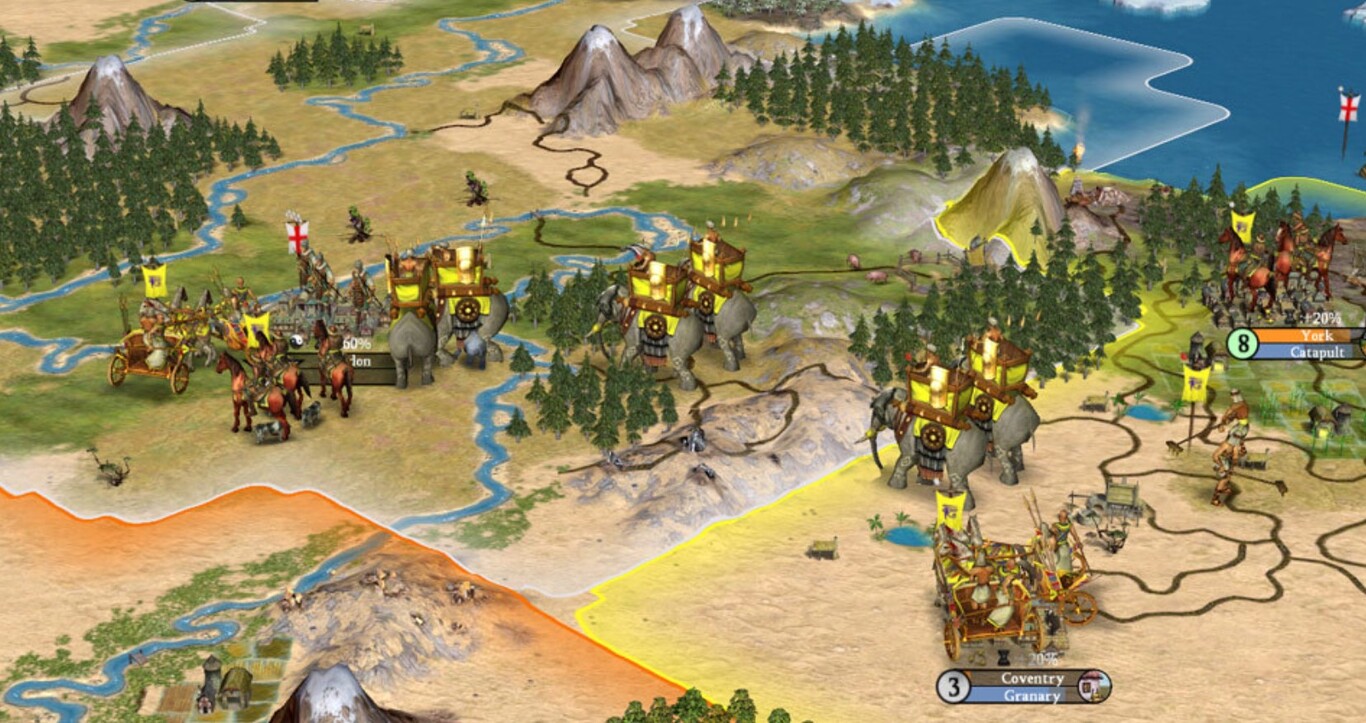Select the oasis tile in the southern desert
This screenshot has height=723, width=1366.
(x=903, y=538)
